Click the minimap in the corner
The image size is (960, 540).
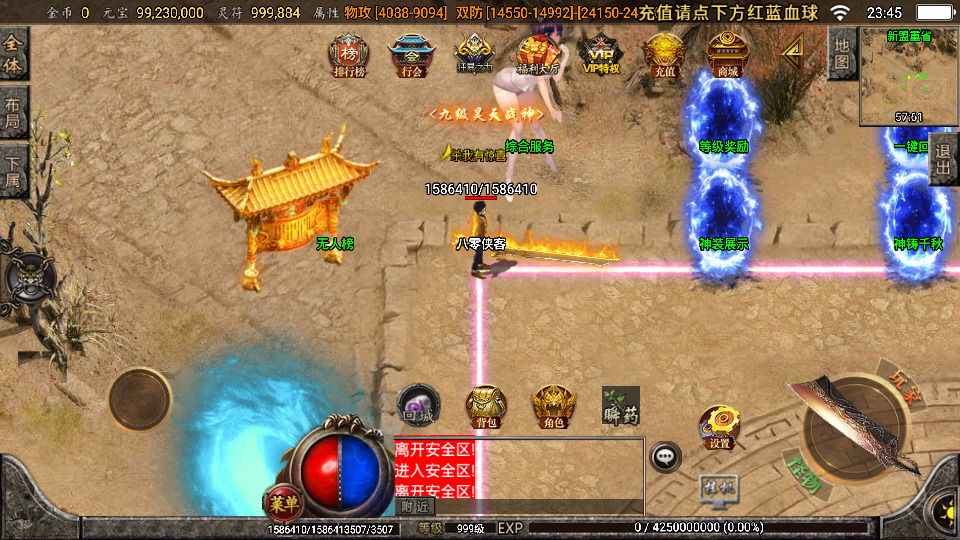(908, 76)
